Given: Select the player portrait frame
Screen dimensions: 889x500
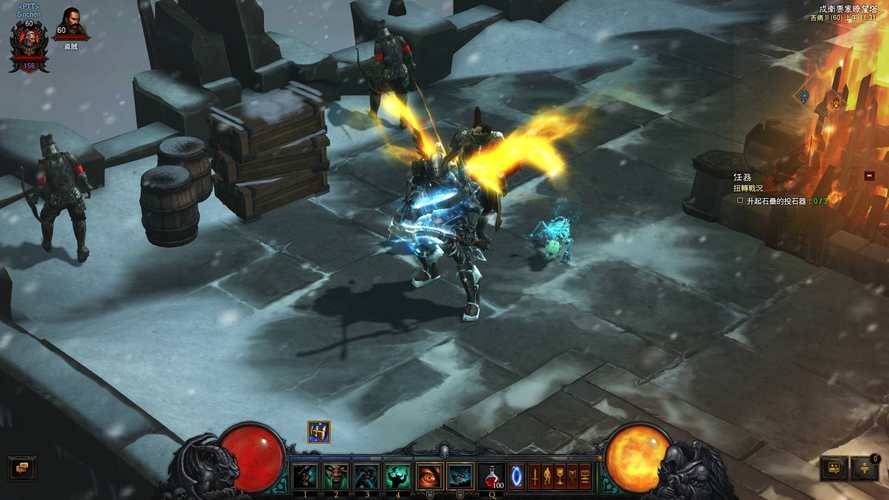Looking at the screenshot, I should [x=28, y=44].
